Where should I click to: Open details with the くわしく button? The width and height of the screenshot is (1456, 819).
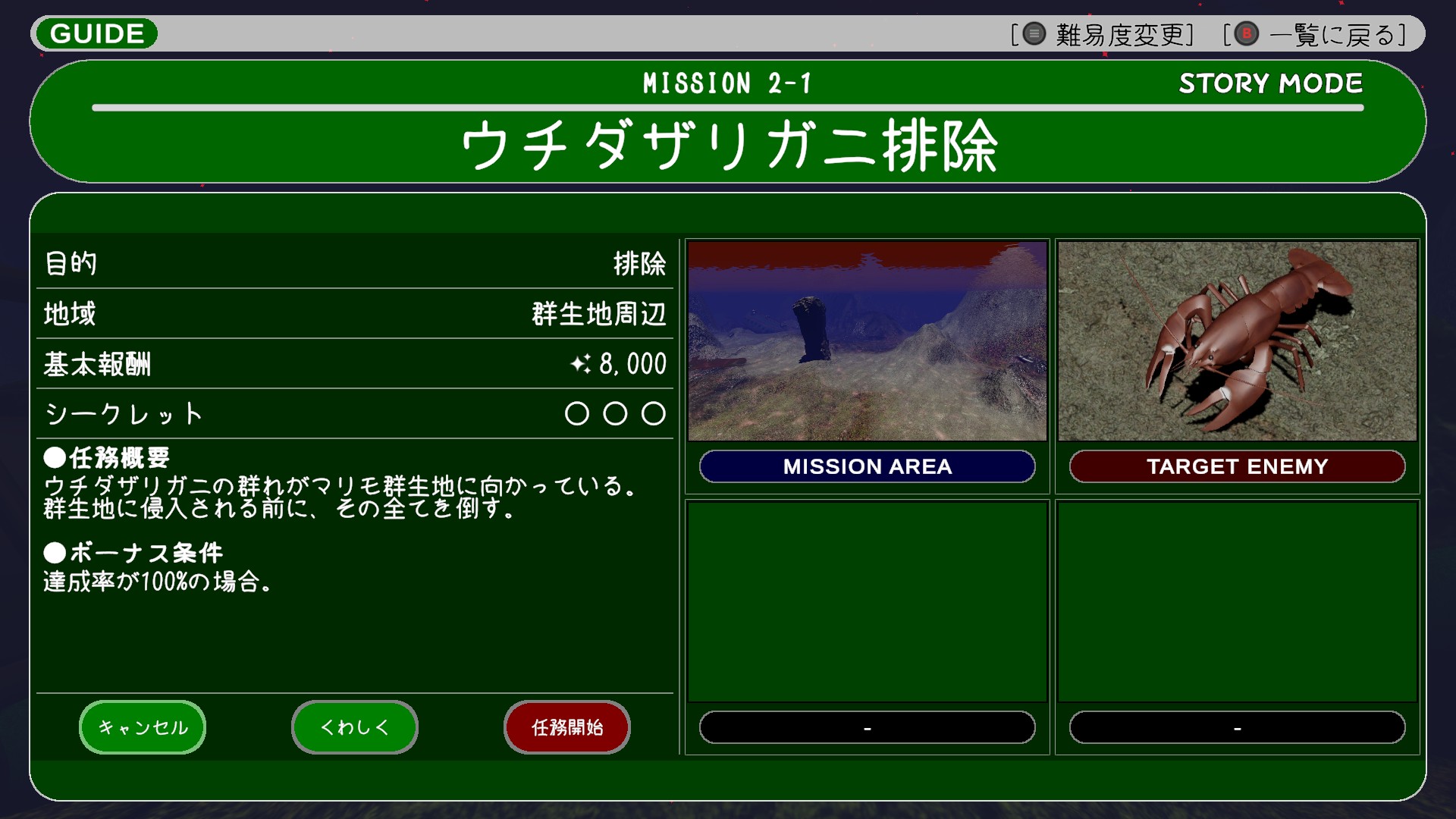pyautogui.click(x=355, y=727)
